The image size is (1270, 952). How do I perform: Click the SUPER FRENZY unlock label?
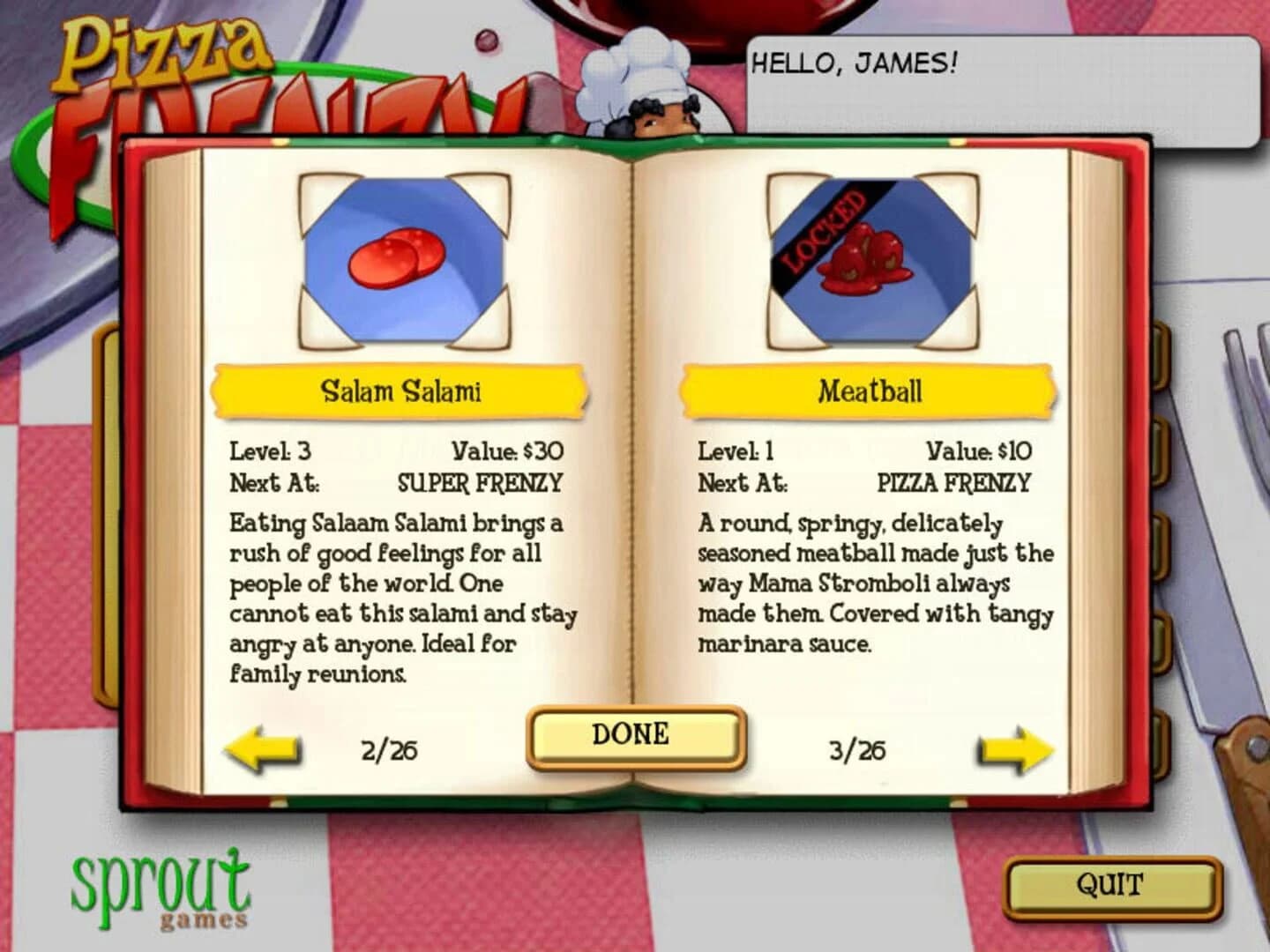(x=479, y=482)
